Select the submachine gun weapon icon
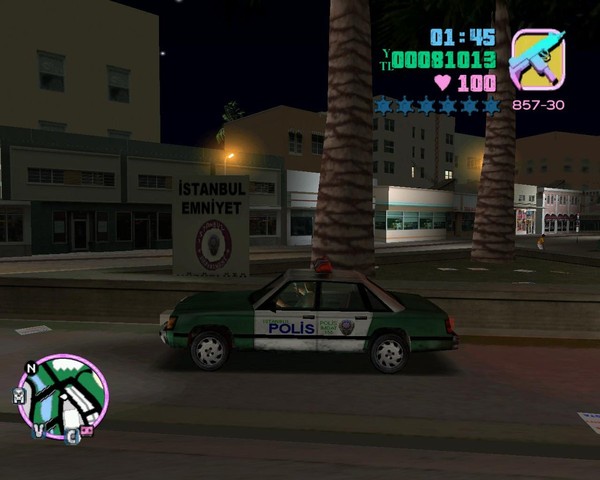This screenshot has height=480, width=600. [x=538, y=61]
